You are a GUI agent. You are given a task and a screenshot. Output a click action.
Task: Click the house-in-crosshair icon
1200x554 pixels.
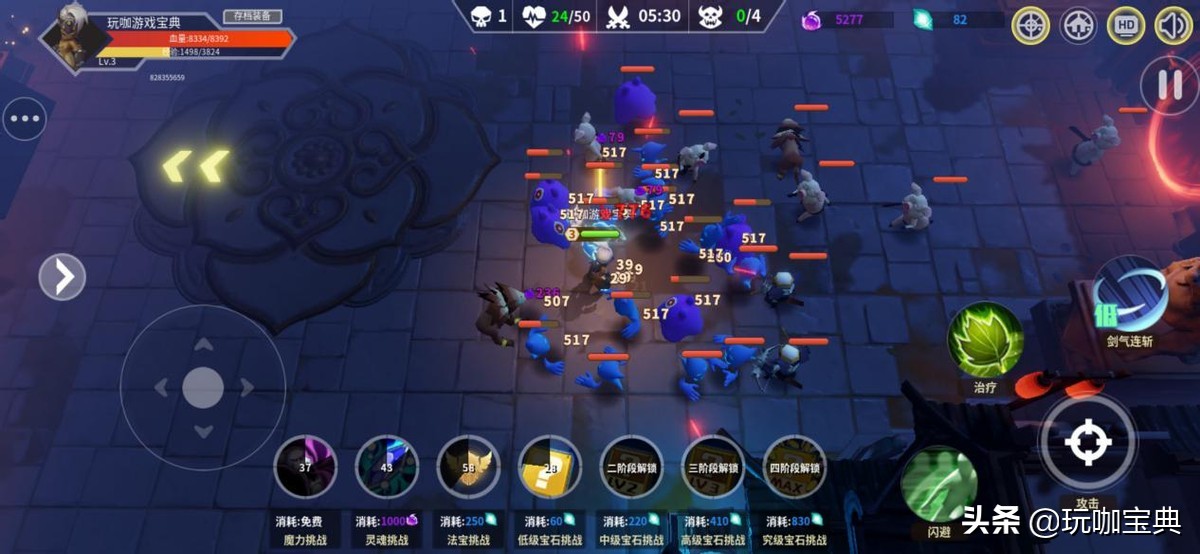point(1078,25)
